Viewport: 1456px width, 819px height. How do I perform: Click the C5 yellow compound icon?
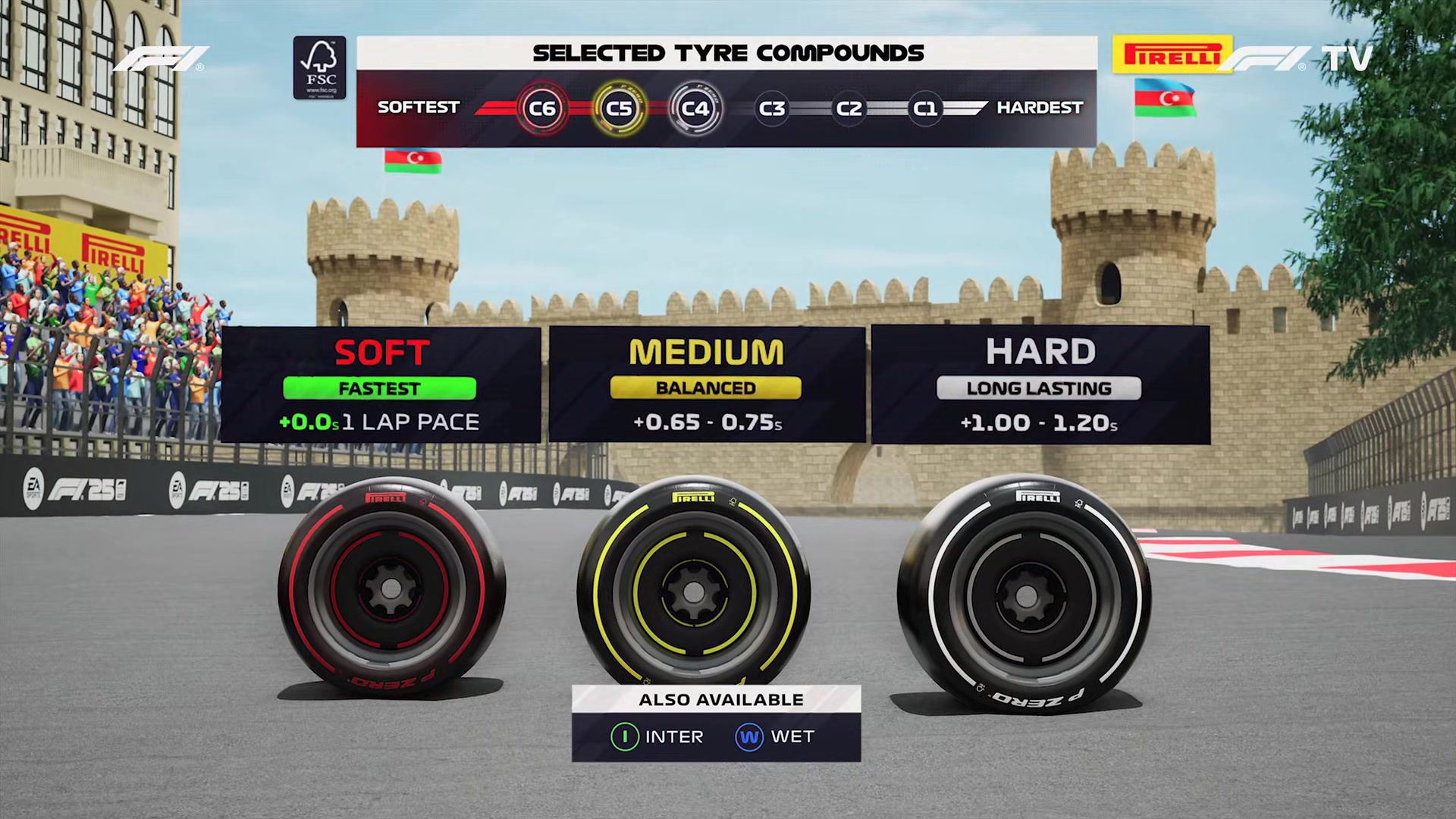point(619,108)
